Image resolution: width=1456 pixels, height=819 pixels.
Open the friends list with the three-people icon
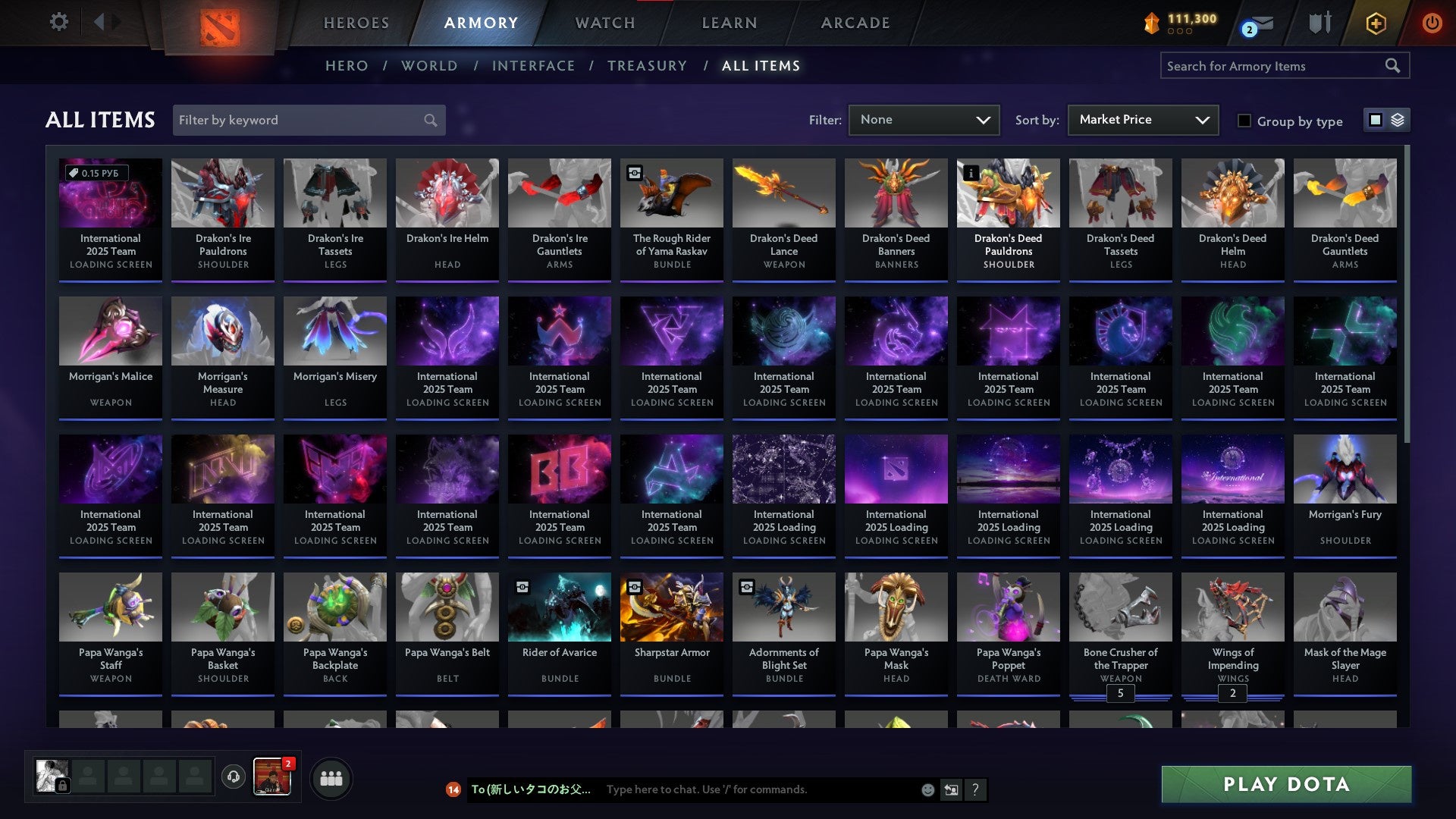330,777
